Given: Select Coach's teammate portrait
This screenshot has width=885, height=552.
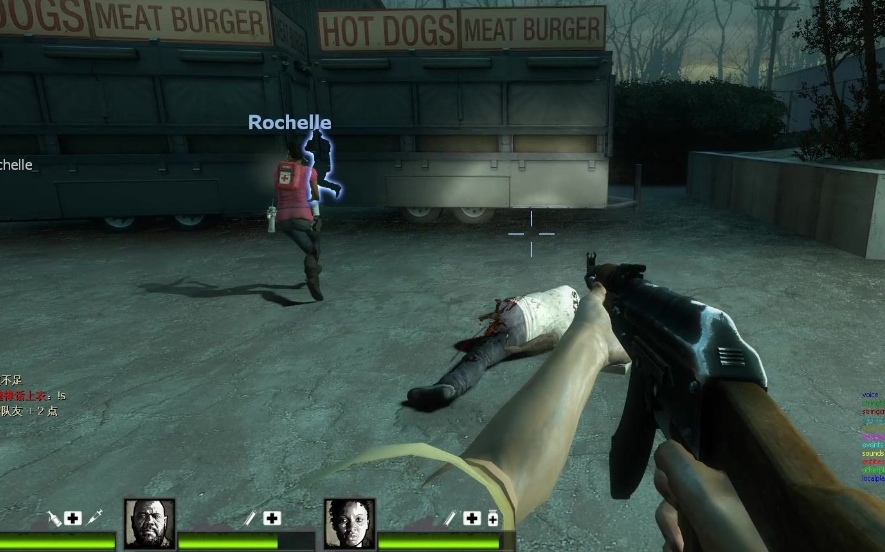Looking at the screenshot, I should (x=149, y=523).
